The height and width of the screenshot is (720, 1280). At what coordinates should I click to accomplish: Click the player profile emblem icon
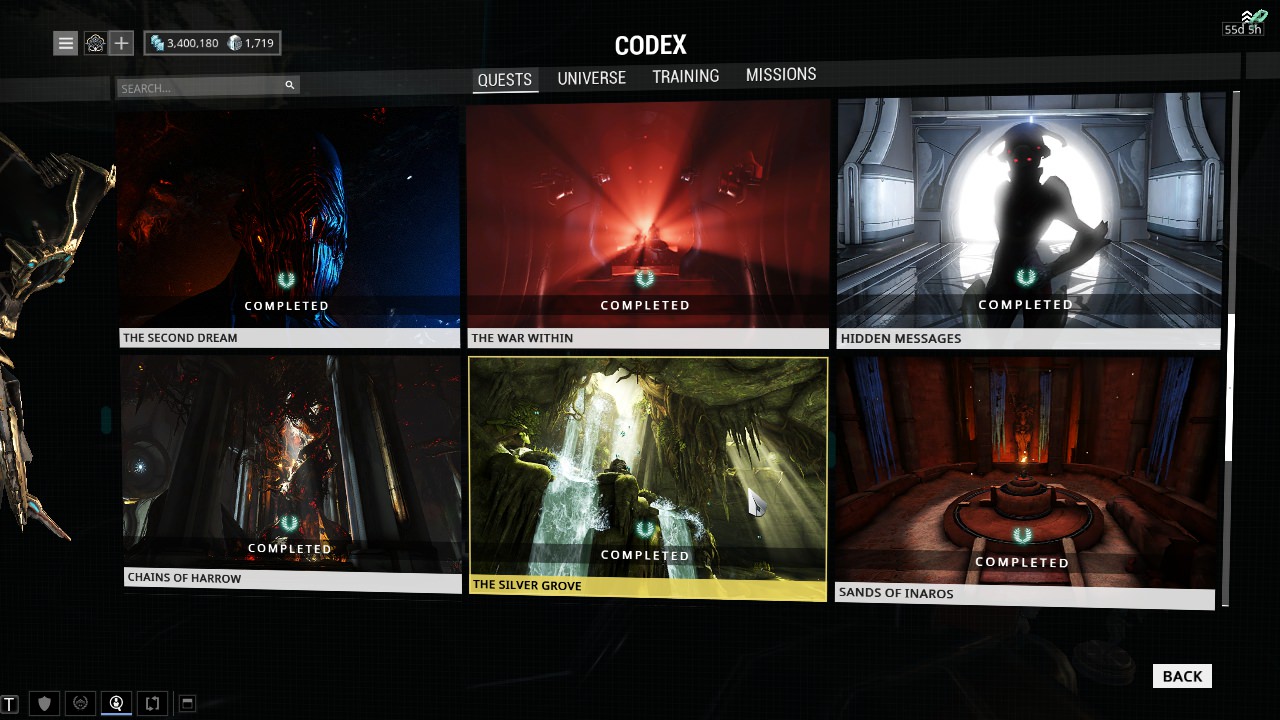point(94,43)
